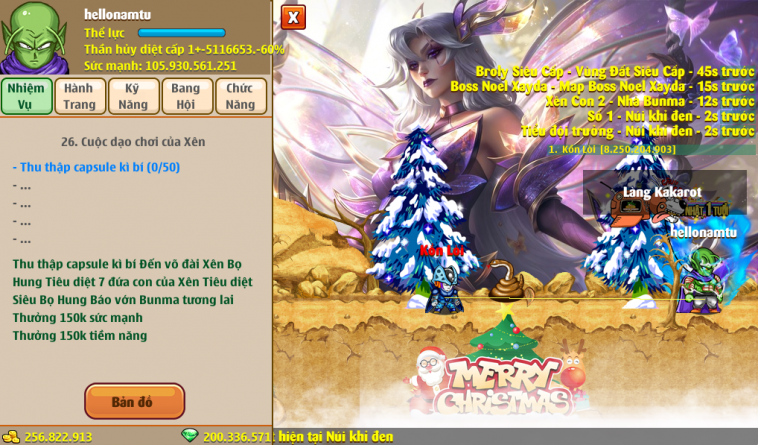Switch to the Nhiệm Vụ tab
Viewport: 758px width, 445px height.
click(26, 96)
